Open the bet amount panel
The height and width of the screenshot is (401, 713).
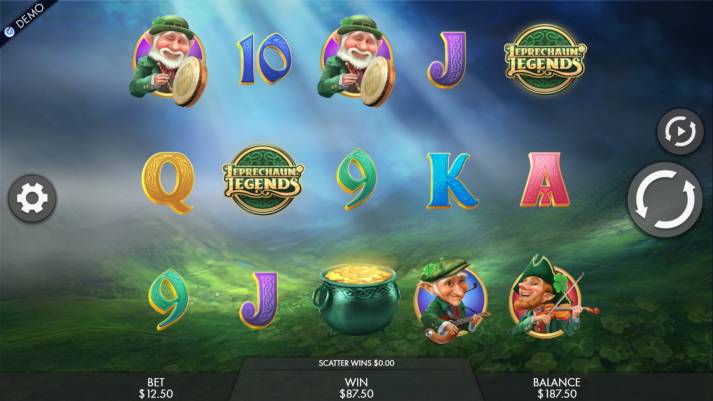(155, 387)
